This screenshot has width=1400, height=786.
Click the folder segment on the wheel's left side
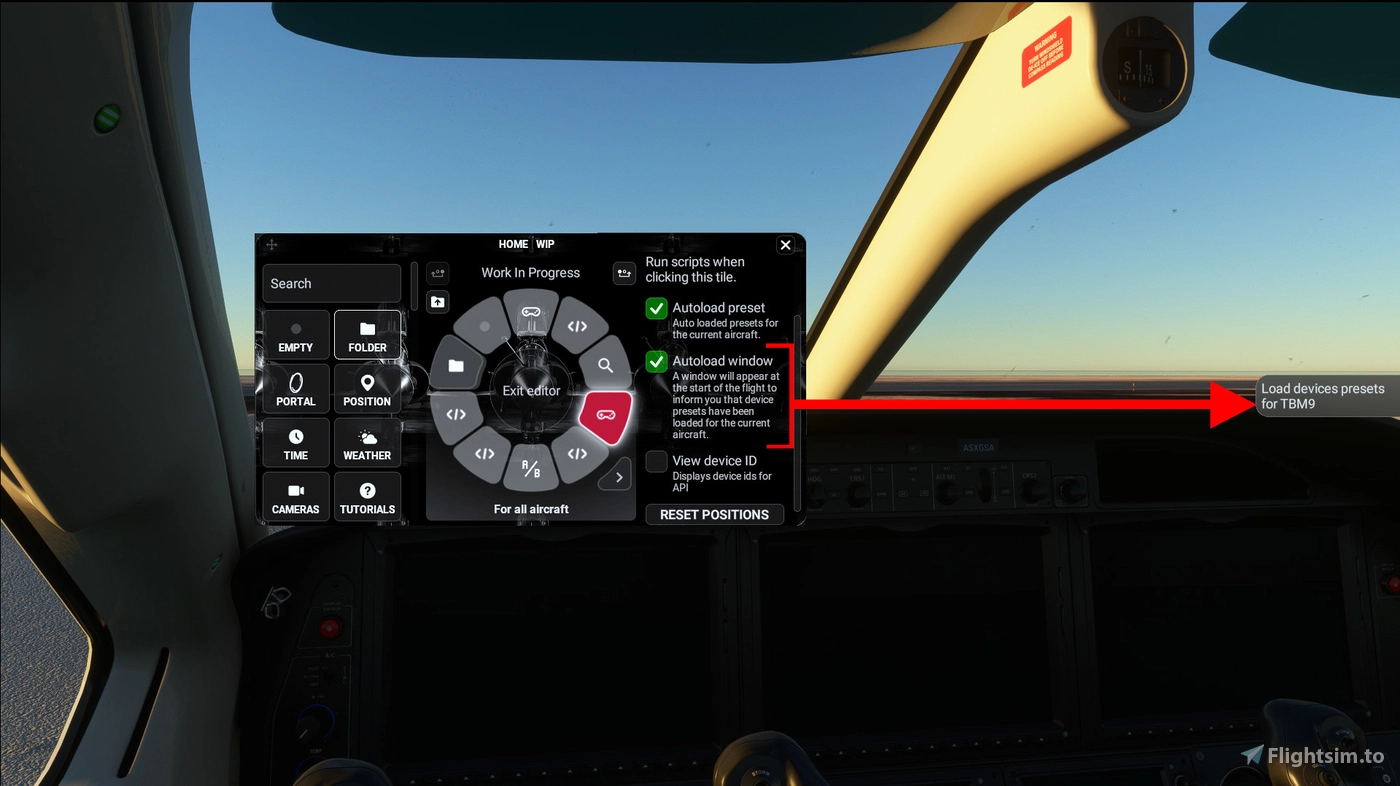(x=456, y=366)
